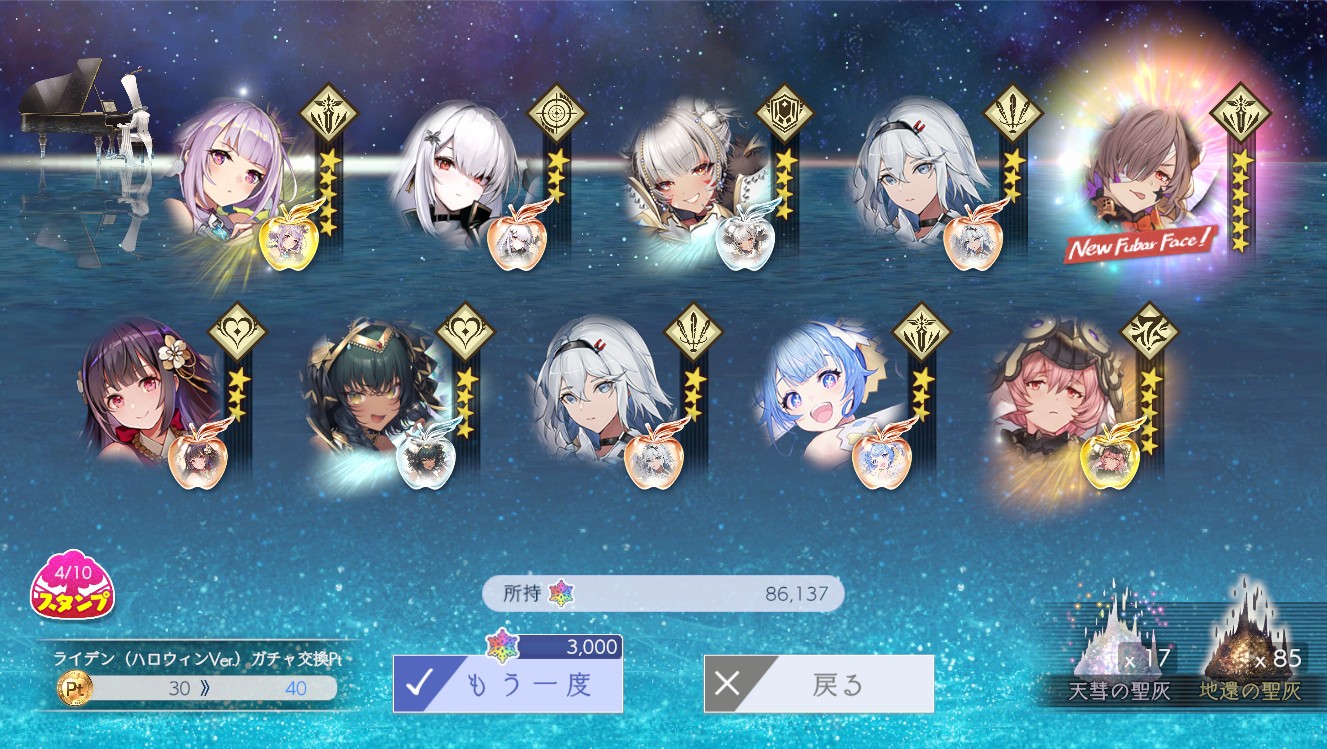
Task: Open the green-haired girl with gold tiara
Action: pyautogui.click(x=368, y=390)
